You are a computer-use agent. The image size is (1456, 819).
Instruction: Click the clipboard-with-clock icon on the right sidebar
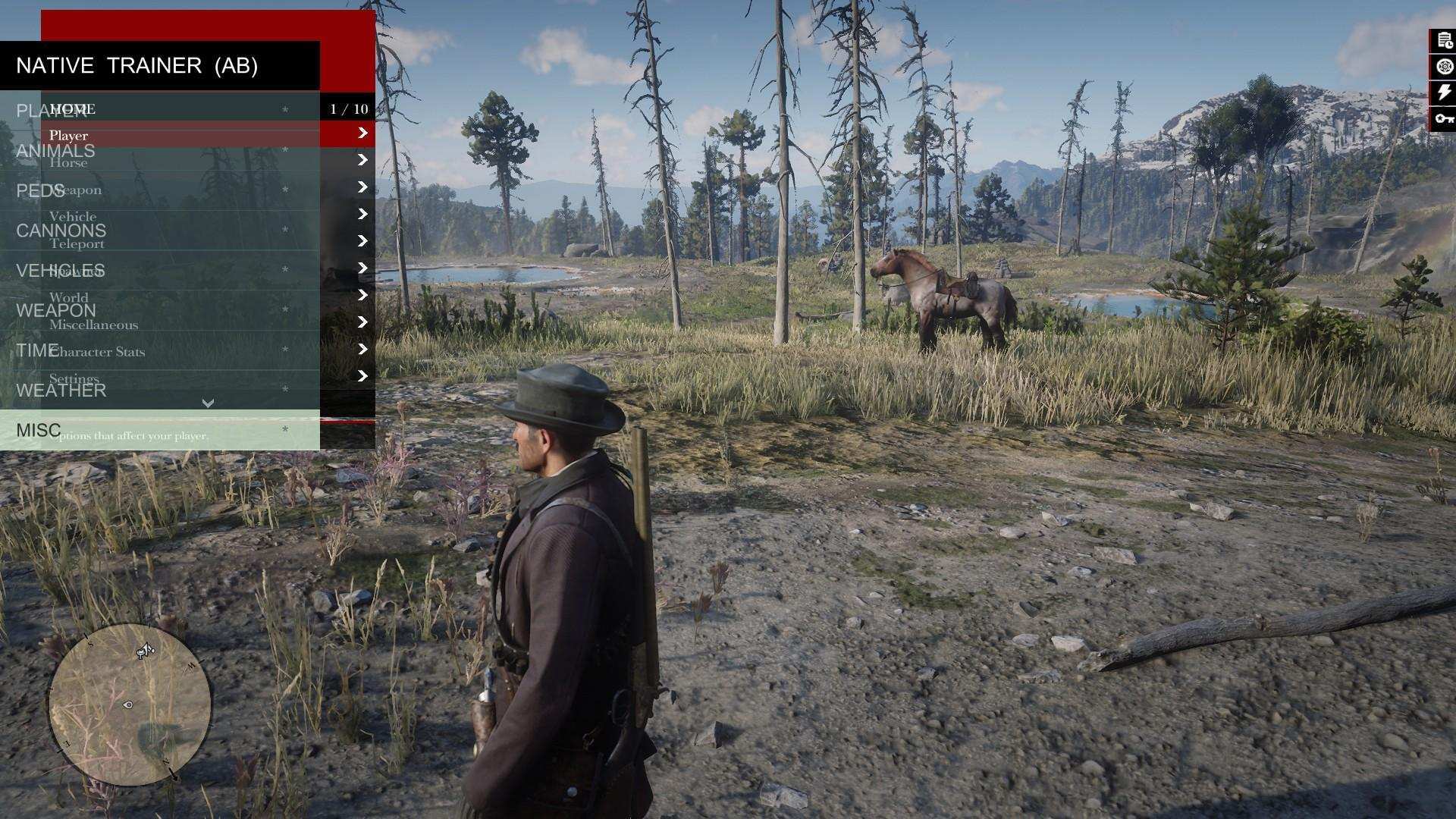1444,39
